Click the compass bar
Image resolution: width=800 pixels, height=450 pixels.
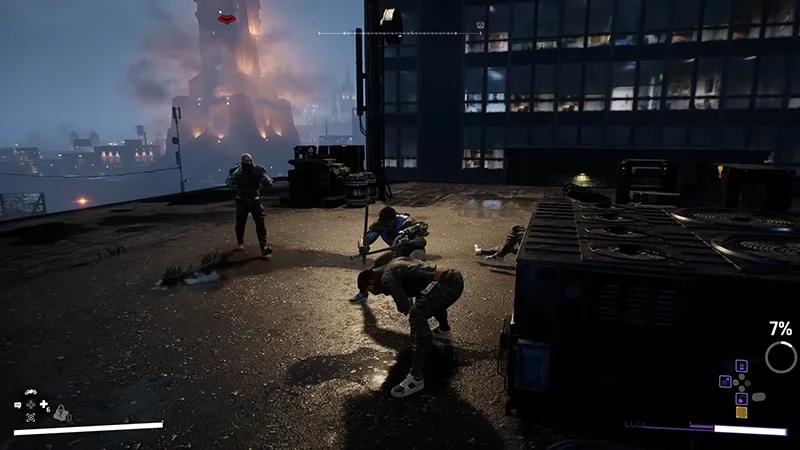tap(402, 33)
